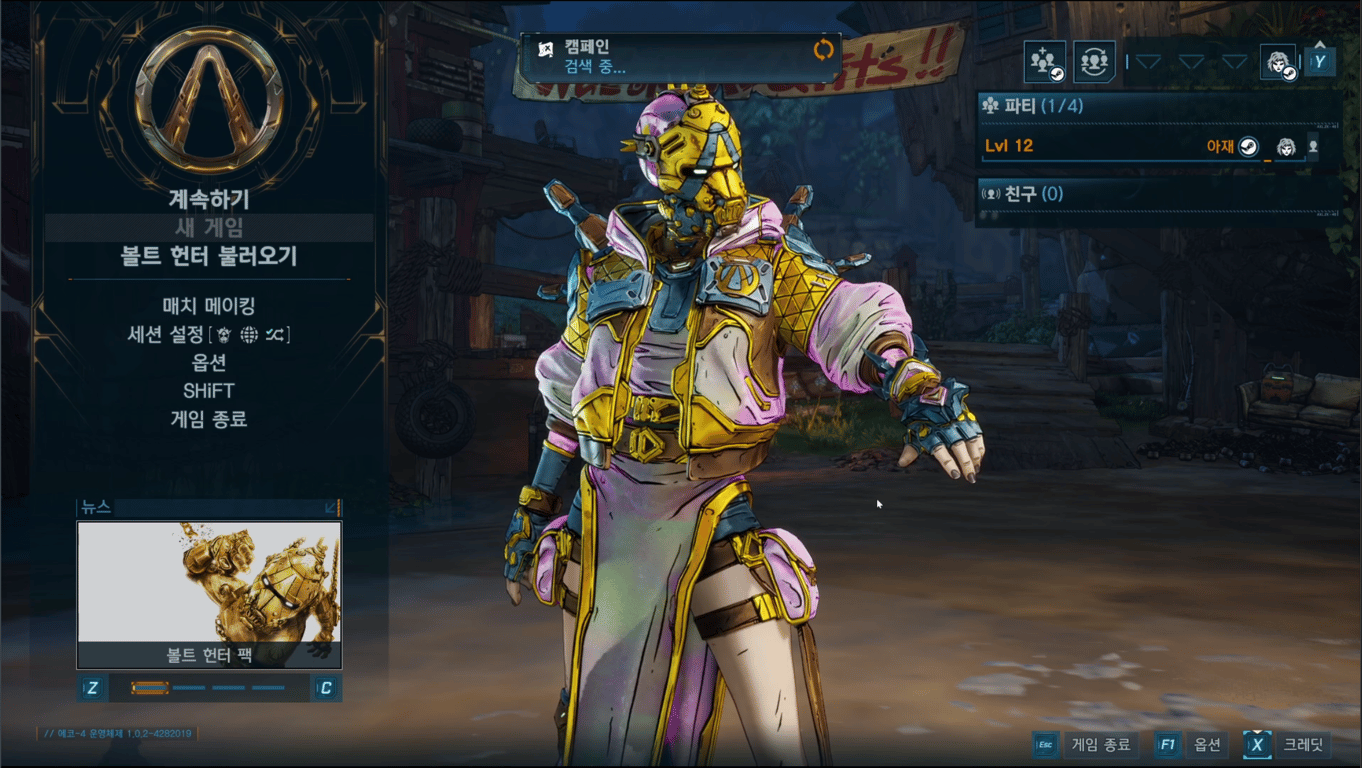Open the player avatar icon in the top bar
The height and width of the screenshot is (768, 1362).
(x=1277, y=62)
